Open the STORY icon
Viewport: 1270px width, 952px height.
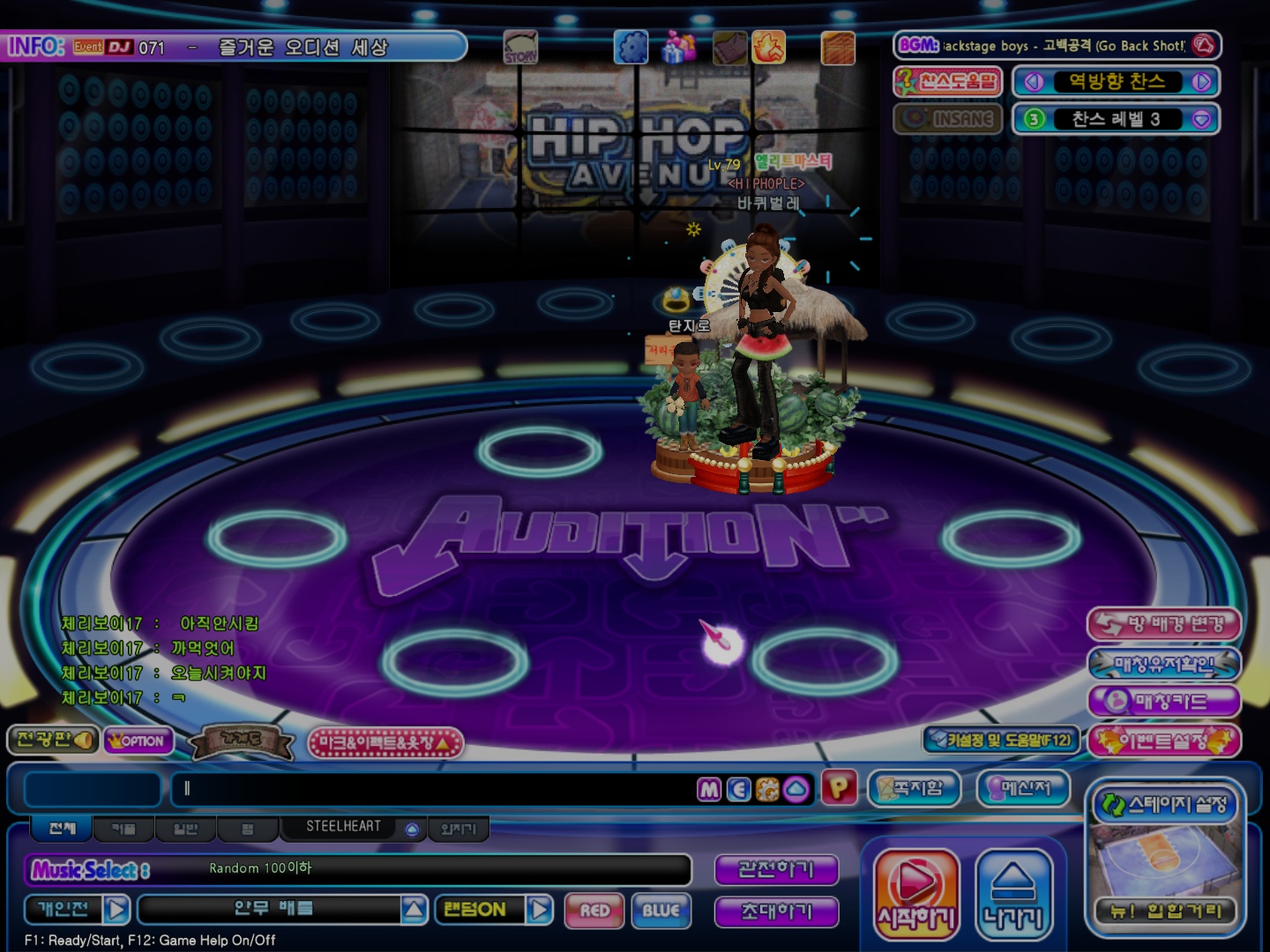click(x=520, y=47)
